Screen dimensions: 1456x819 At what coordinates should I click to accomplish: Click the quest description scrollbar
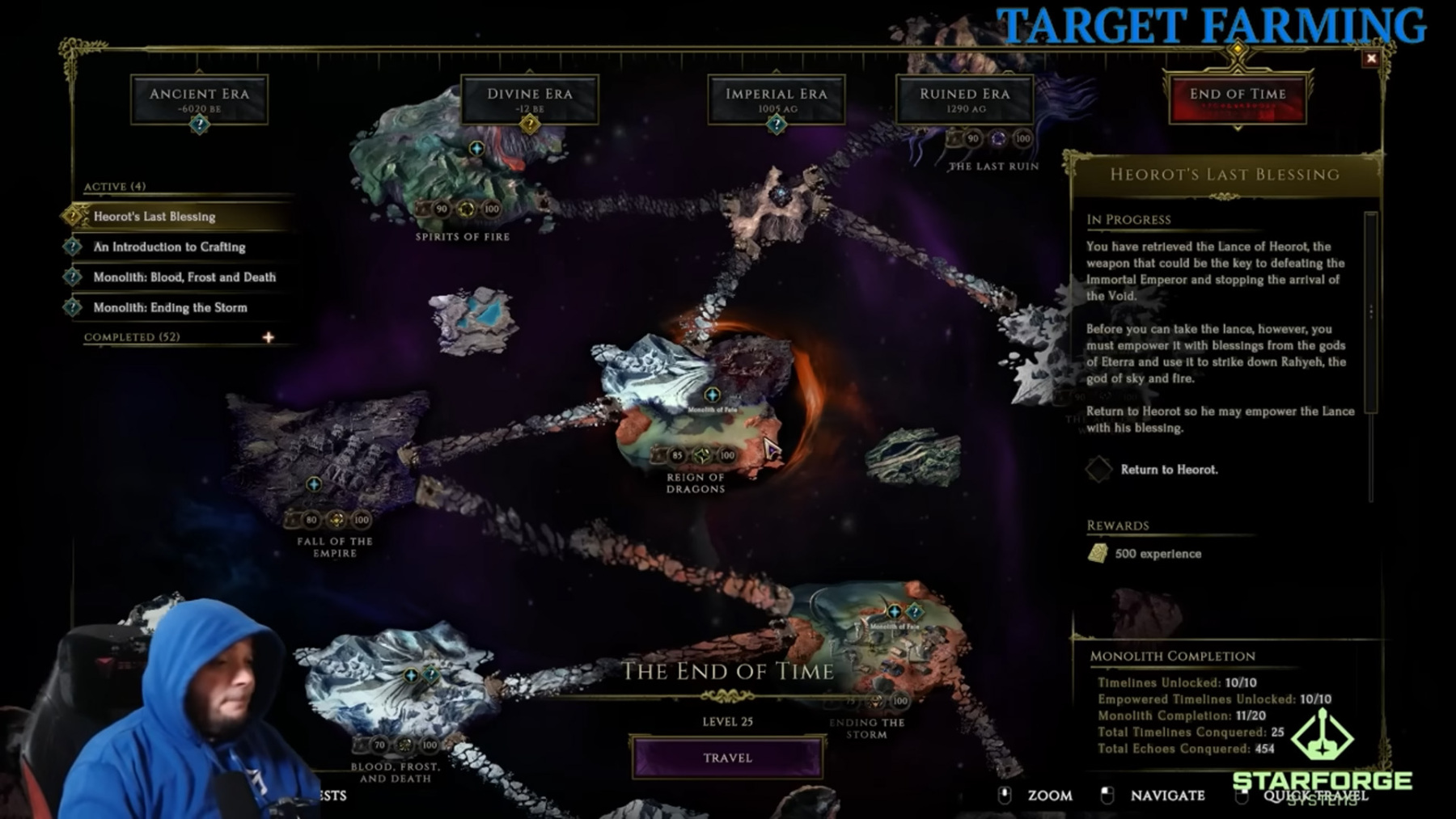[x=1370, y=312]
